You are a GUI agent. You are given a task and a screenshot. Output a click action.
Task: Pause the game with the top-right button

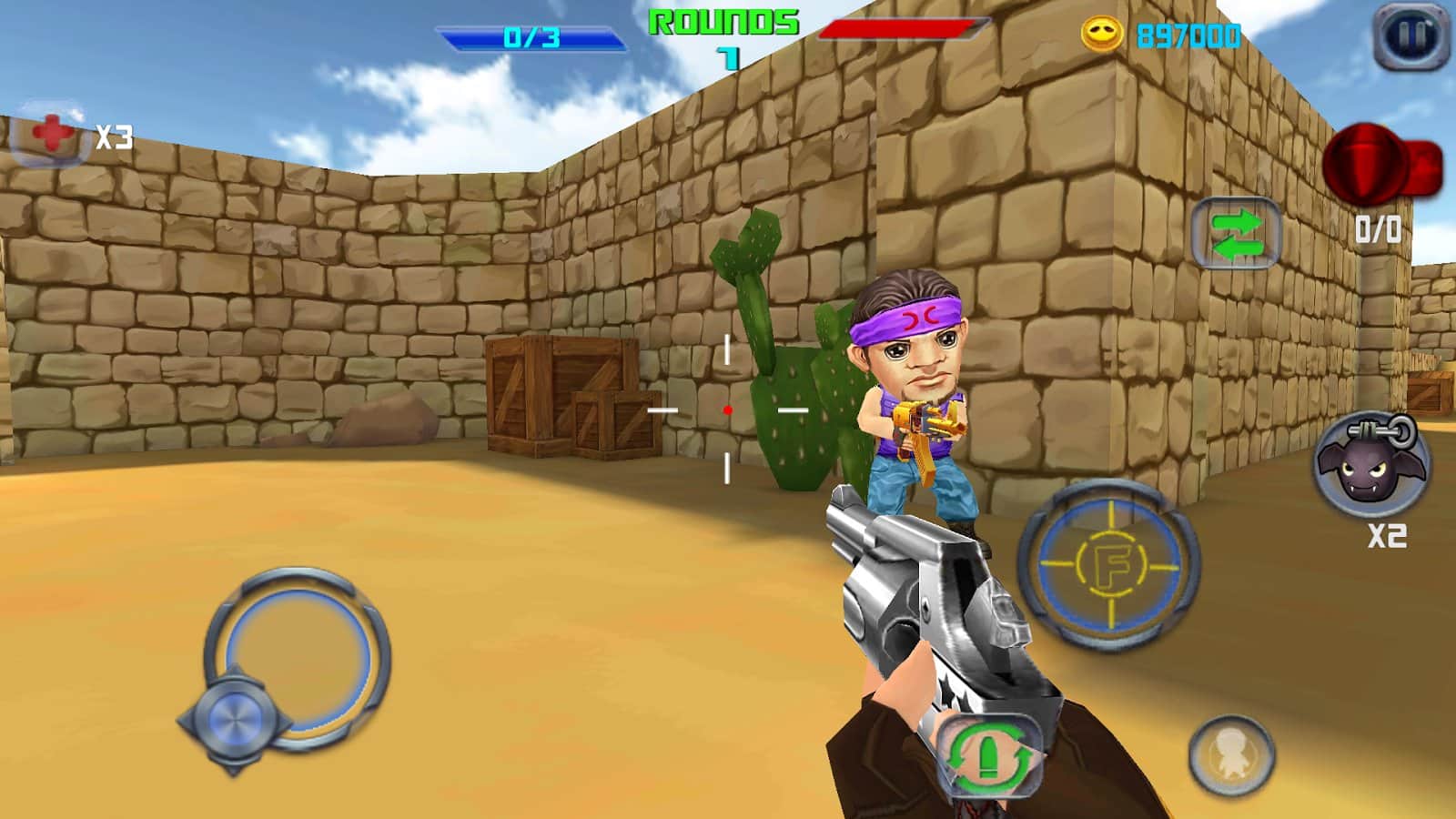point(1410,36)
